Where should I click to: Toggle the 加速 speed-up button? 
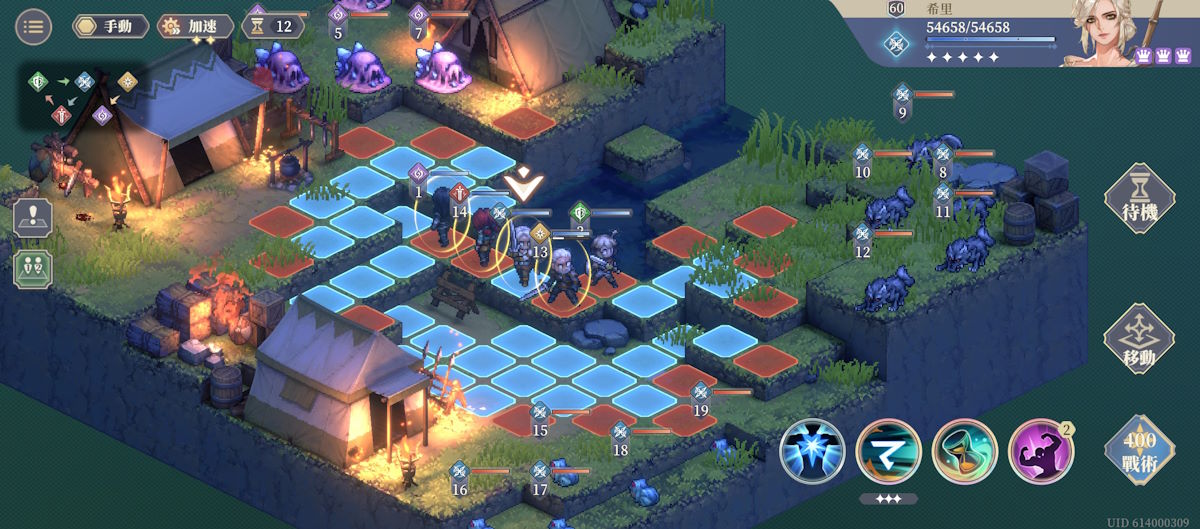pos(197,26)
